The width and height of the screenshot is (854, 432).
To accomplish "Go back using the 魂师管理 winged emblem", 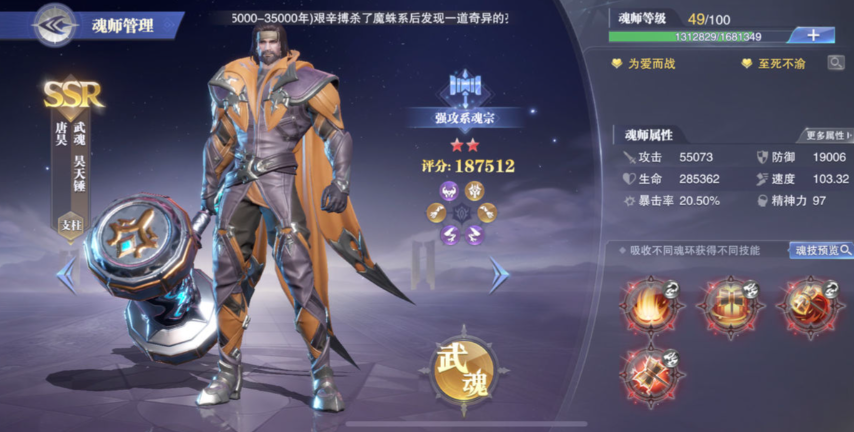I will (x=57, y=26).
